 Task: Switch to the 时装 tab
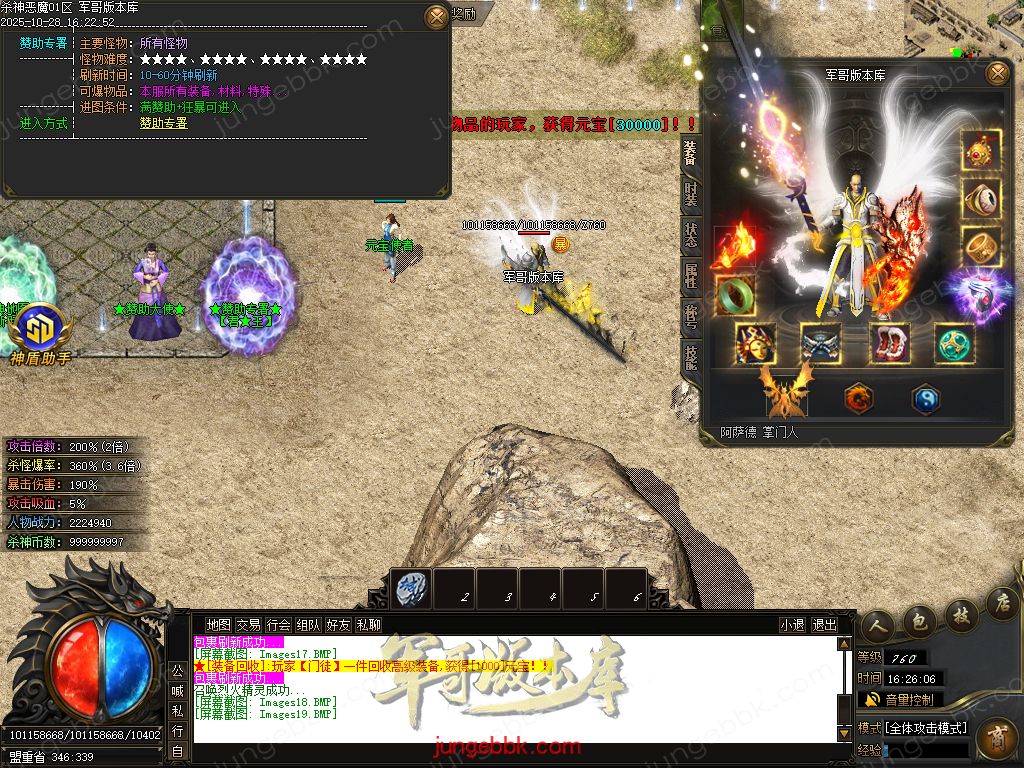[x=691, y=194]
